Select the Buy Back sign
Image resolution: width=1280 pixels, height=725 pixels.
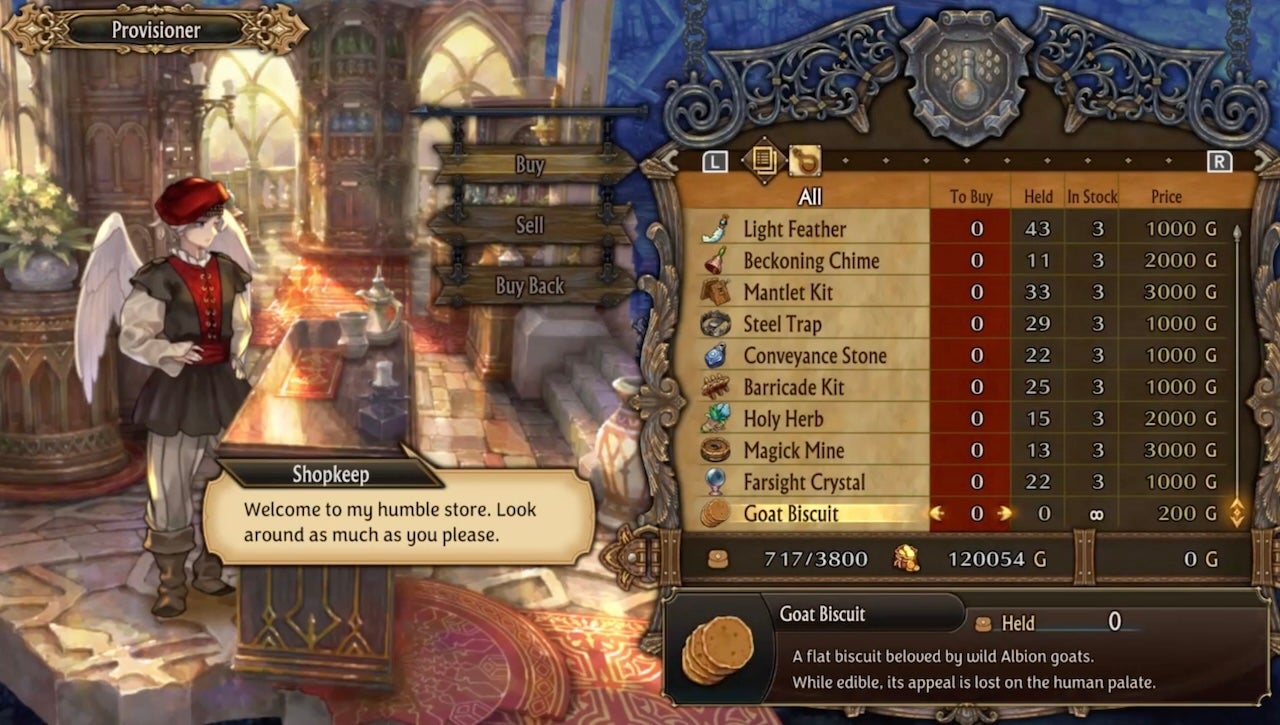tap(530, 286)
